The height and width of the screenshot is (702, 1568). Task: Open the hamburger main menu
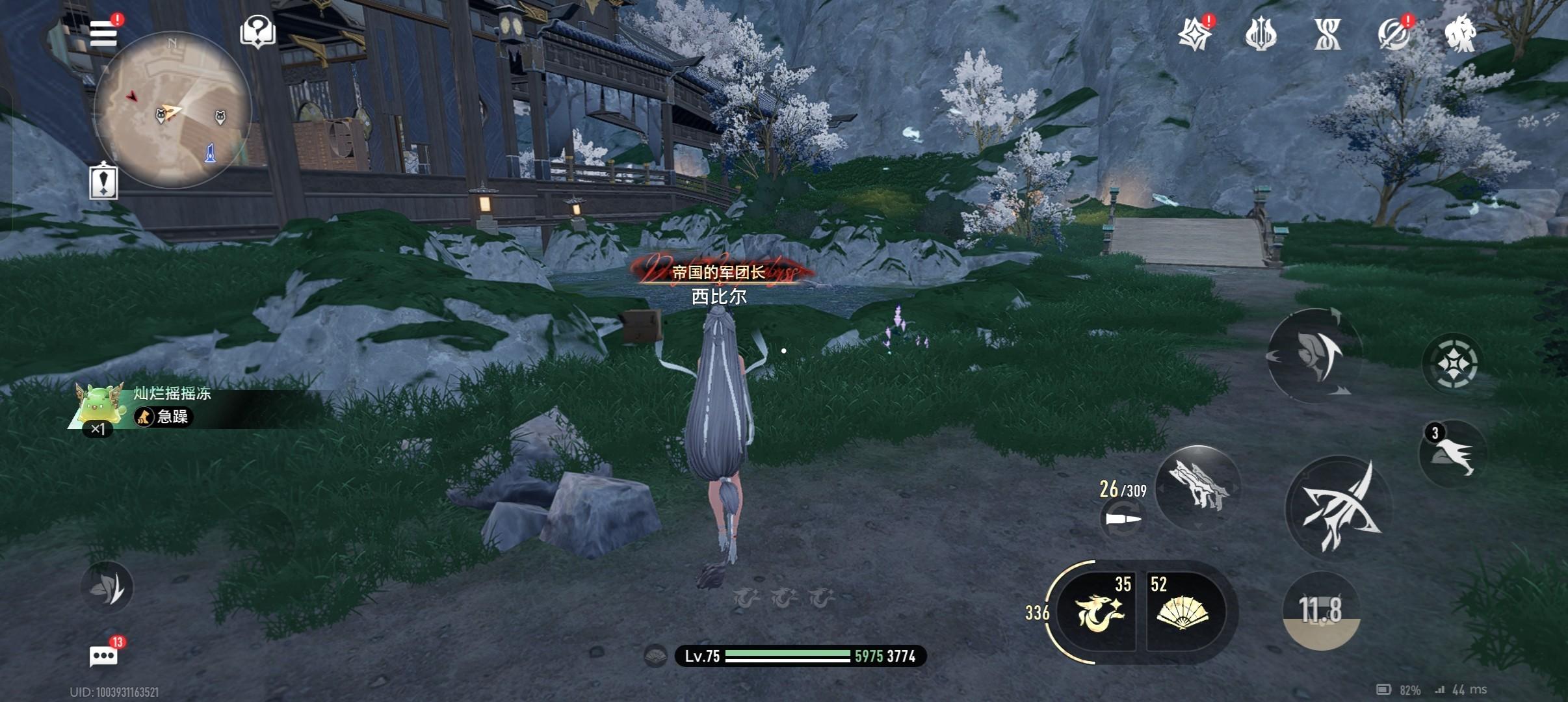(104, 33)
